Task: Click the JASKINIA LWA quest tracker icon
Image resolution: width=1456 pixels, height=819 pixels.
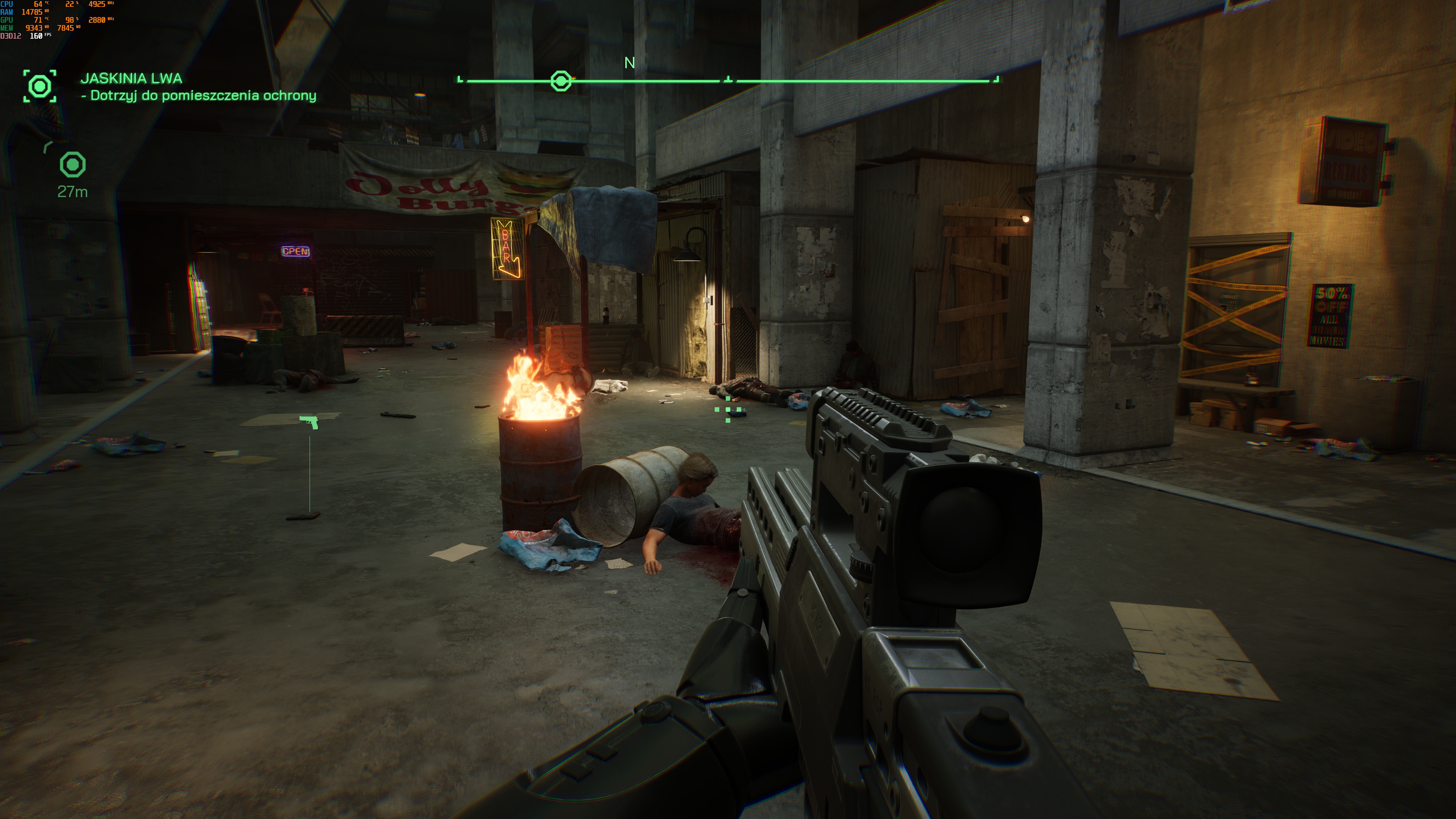Action: click(x=39, y=86)
